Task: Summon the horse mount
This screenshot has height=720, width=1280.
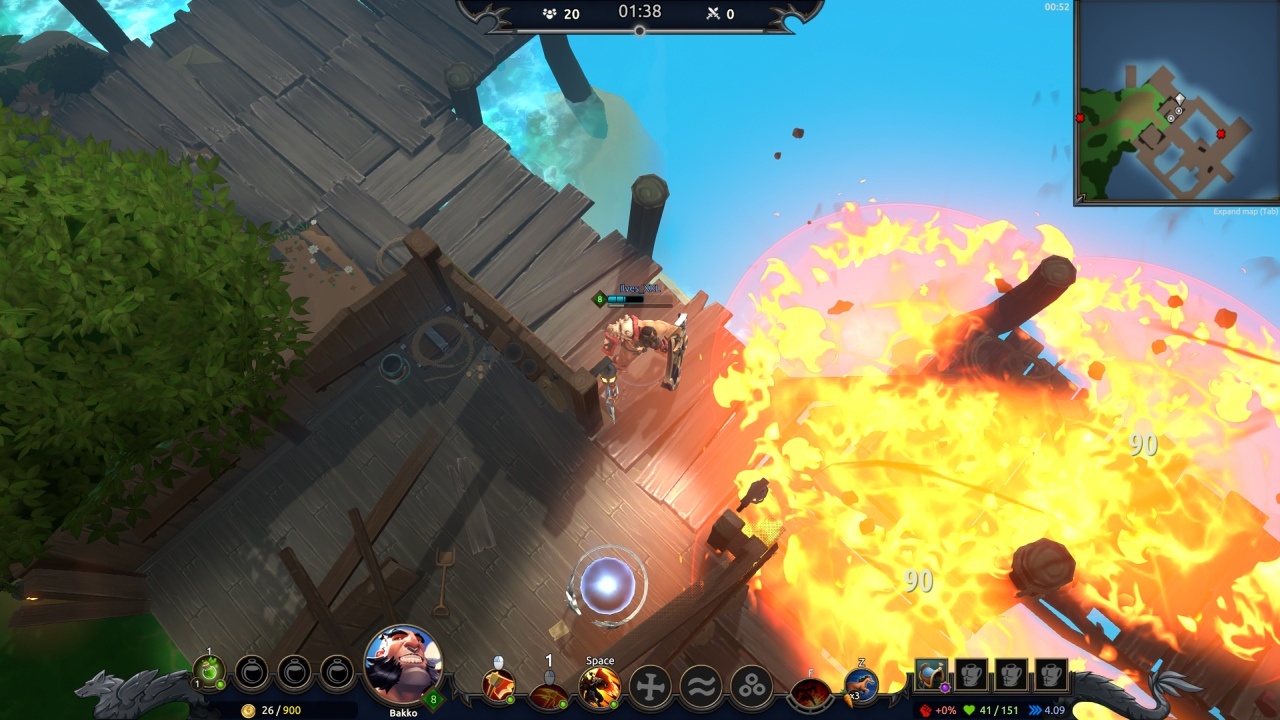Action: (x=860, y=687)
